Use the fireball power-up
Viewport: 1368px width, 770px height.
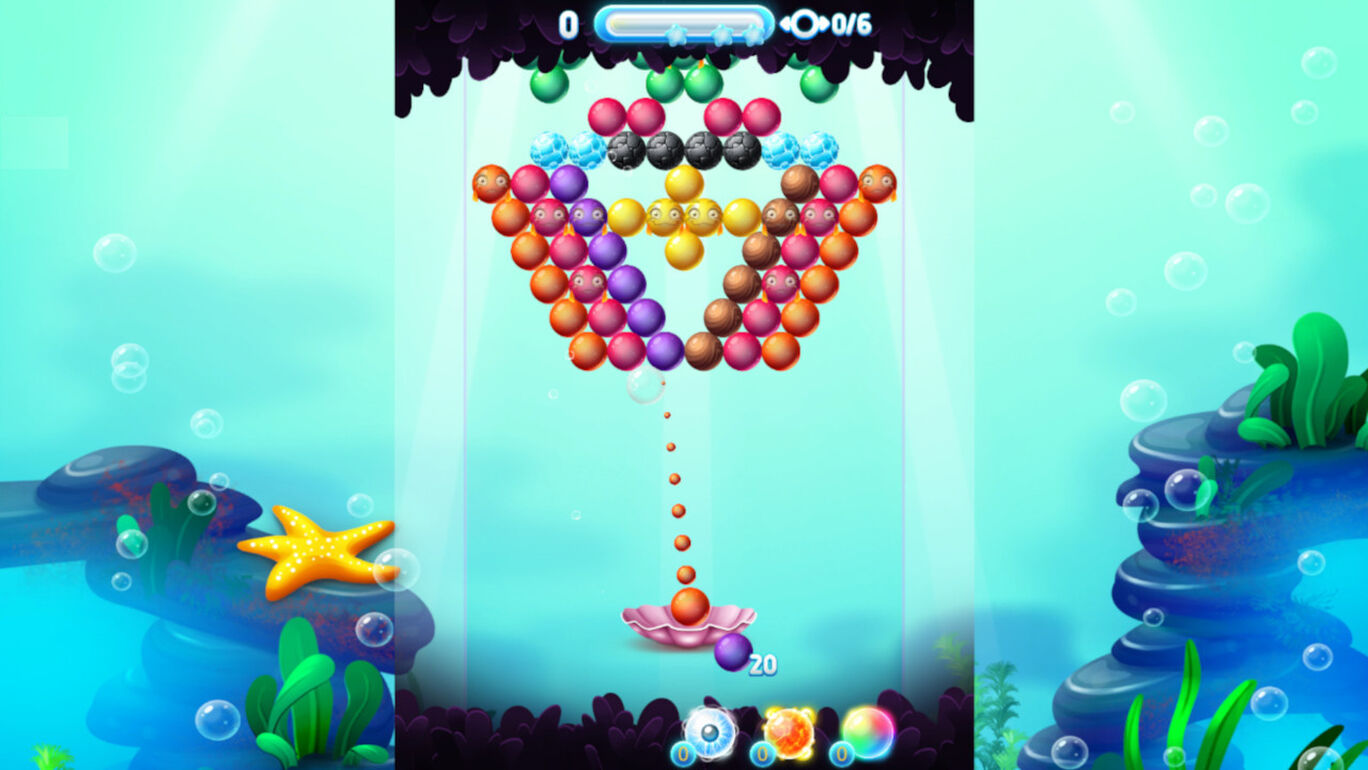click(x=790, y=732)
